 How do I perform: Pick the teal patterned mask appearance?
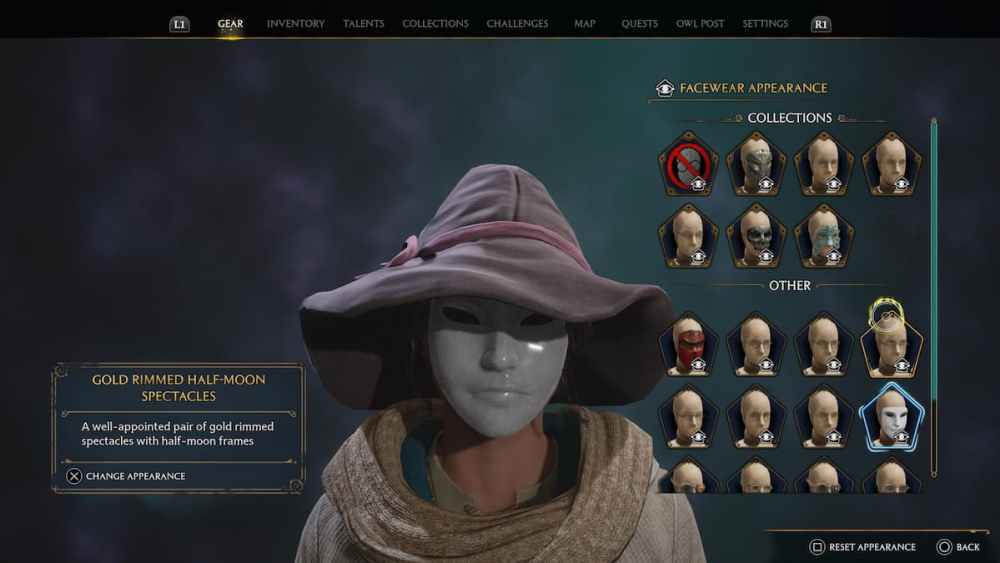pyautogui.click(x=824, y=236)
